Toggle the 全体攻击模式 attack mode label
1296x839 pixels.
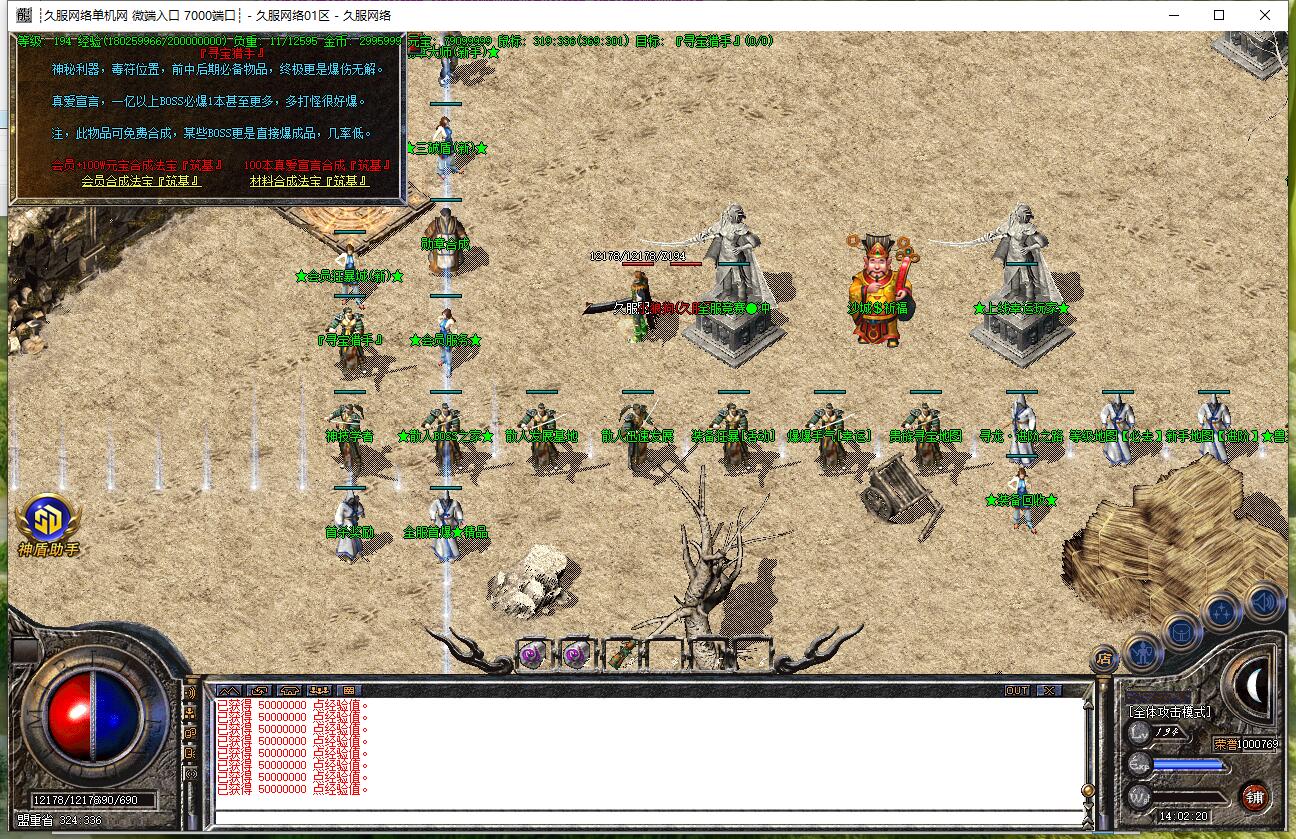click(x=1169, y=712)
